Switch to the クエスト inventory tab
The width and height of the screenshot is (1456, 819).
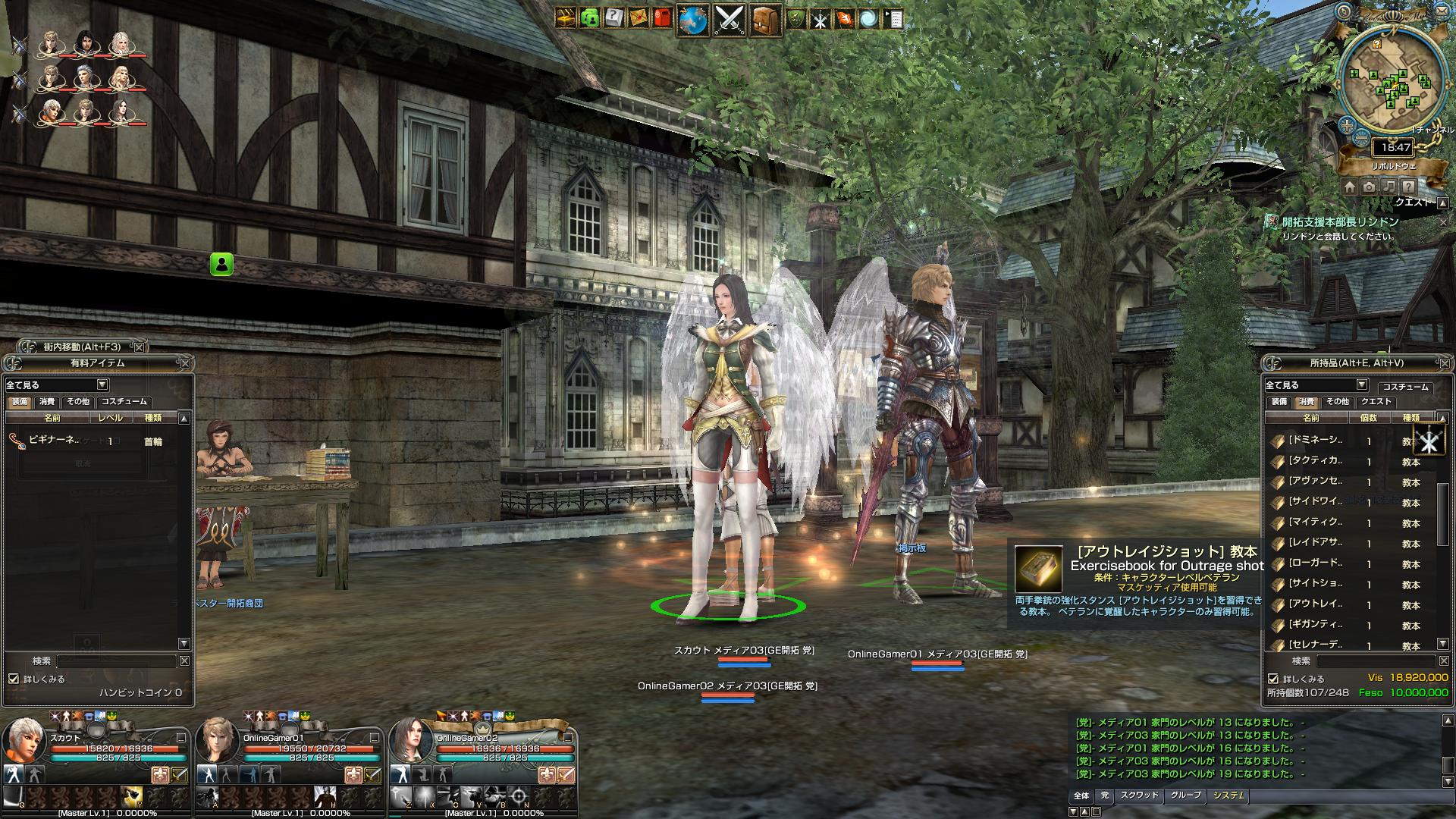click(x=1376, y=402)
